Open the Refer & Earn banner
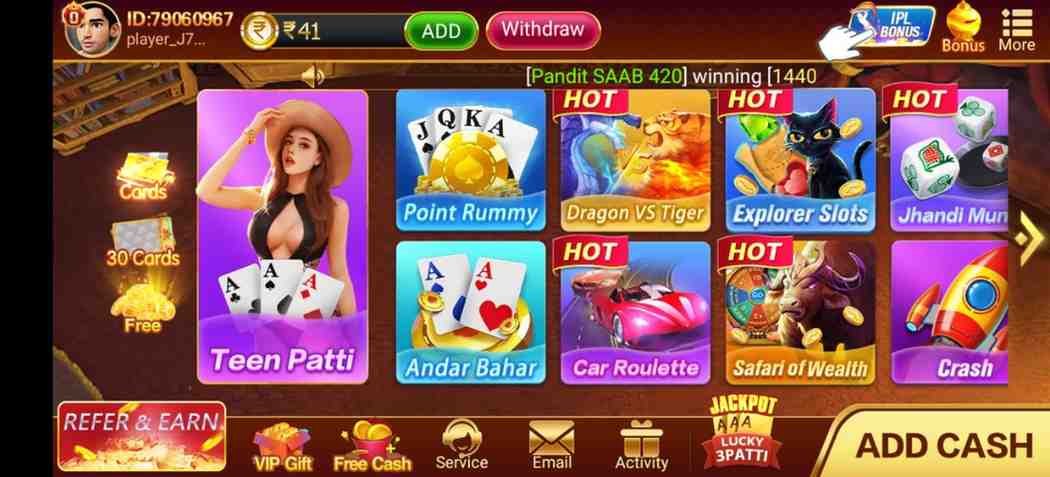This screenshot has height=477, width=1050. 141,436
